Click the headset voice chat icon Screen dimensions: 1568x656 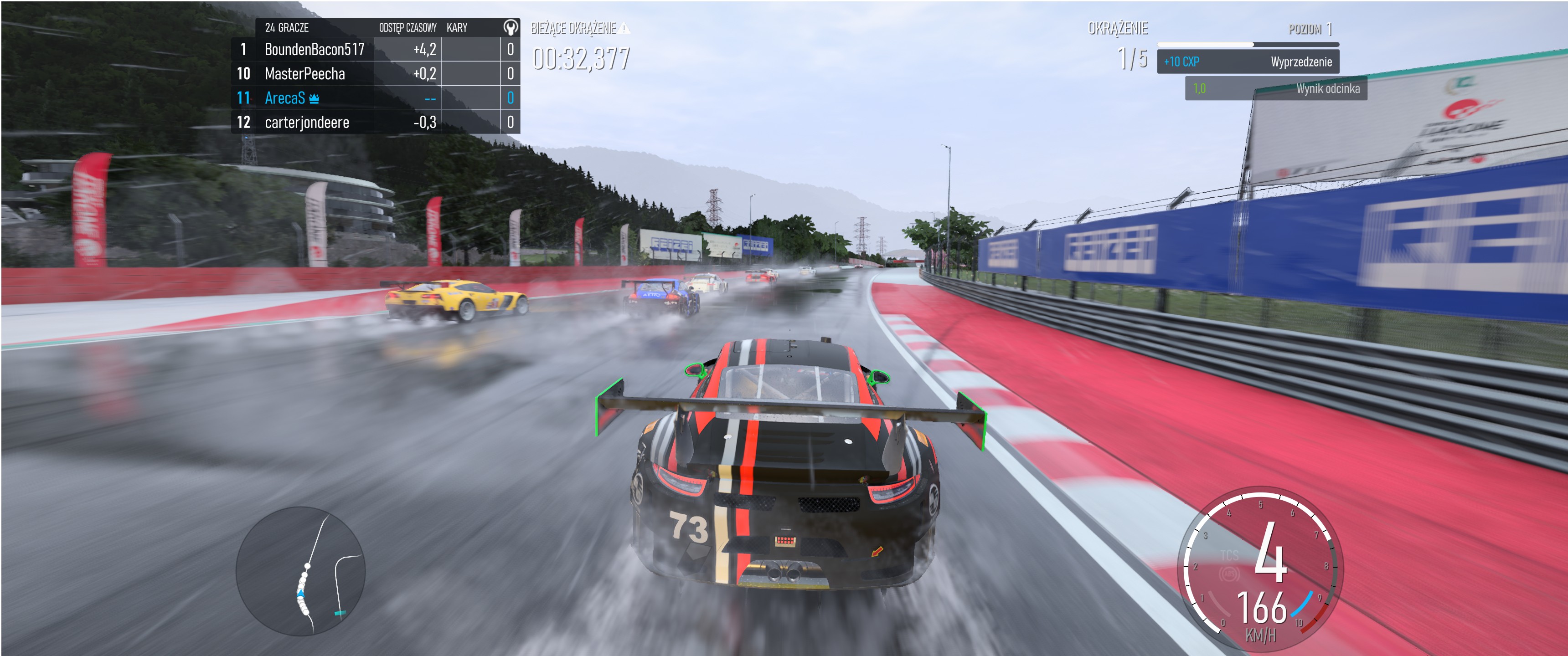510,27
